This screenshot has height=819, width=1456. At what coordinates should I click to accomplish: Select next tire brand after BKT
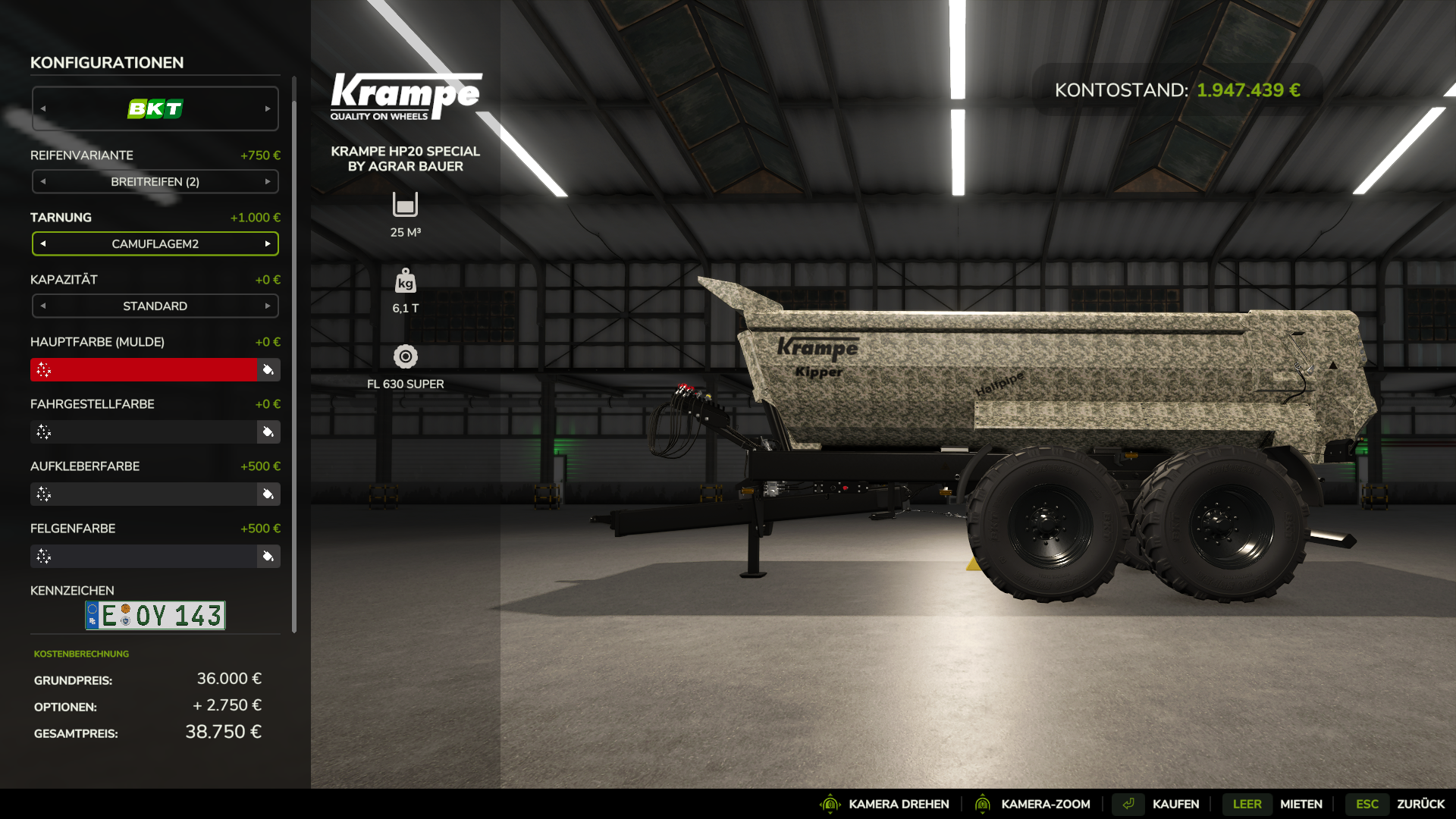coord(268,108)
